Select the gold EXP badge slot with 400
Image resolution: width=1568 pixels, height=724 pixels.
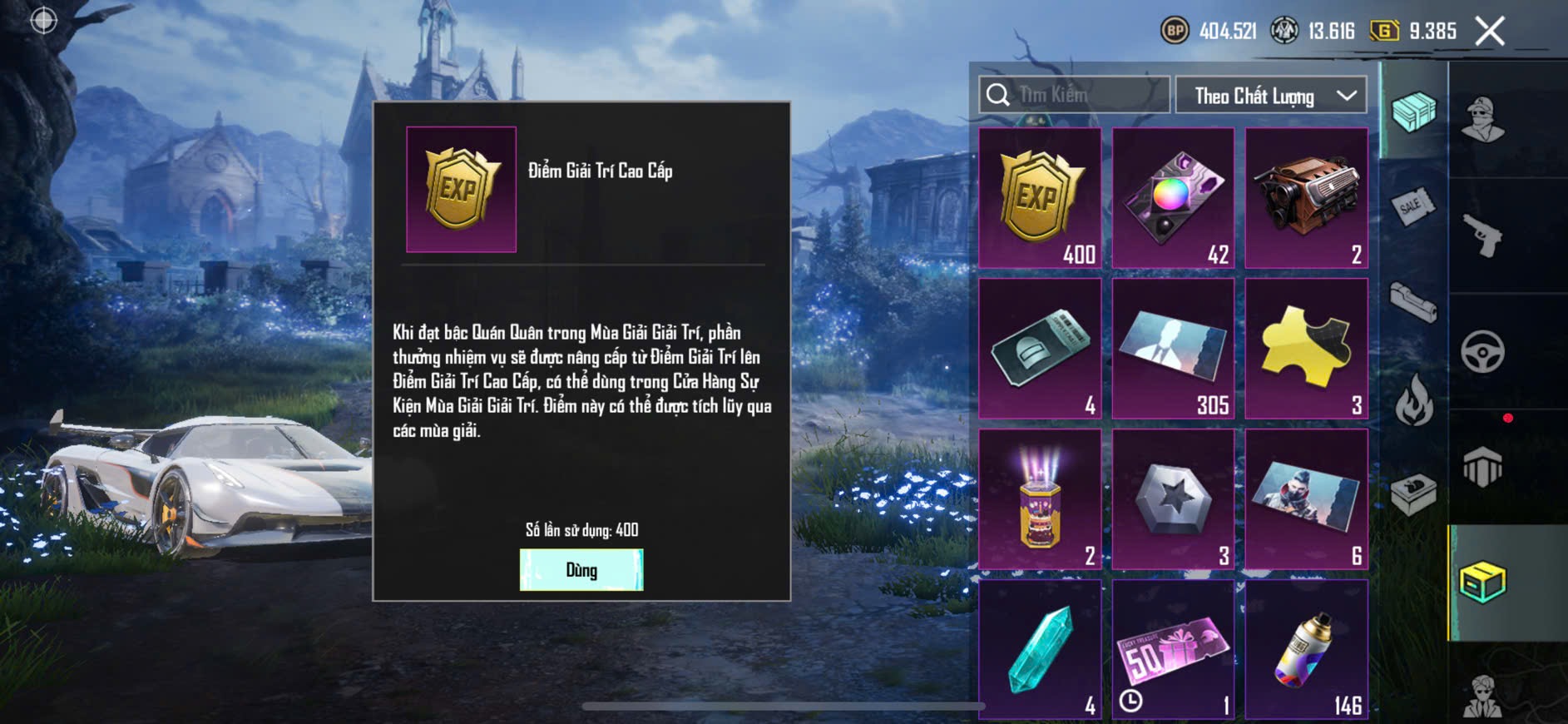pos(1040,198)
